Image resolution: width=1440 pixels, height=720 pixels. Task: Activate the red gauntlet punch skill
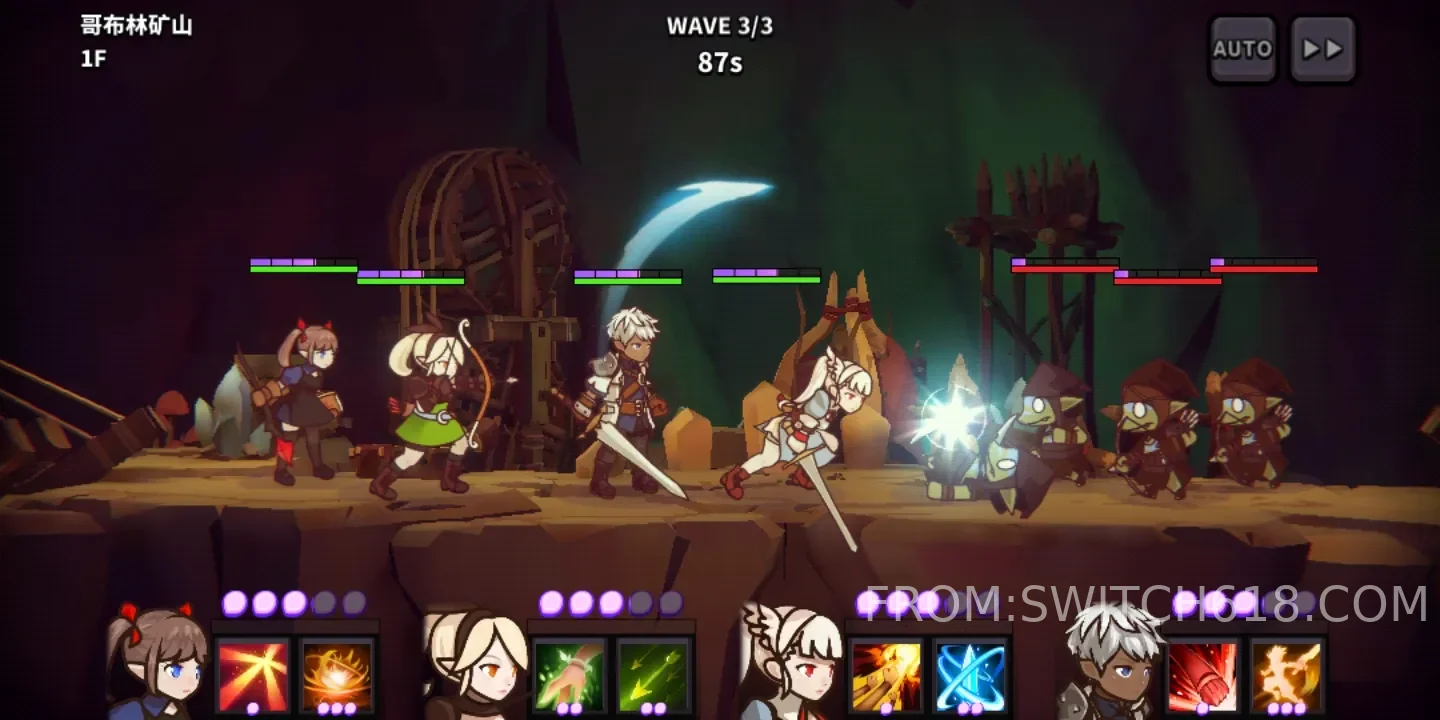coord(1202,676)
